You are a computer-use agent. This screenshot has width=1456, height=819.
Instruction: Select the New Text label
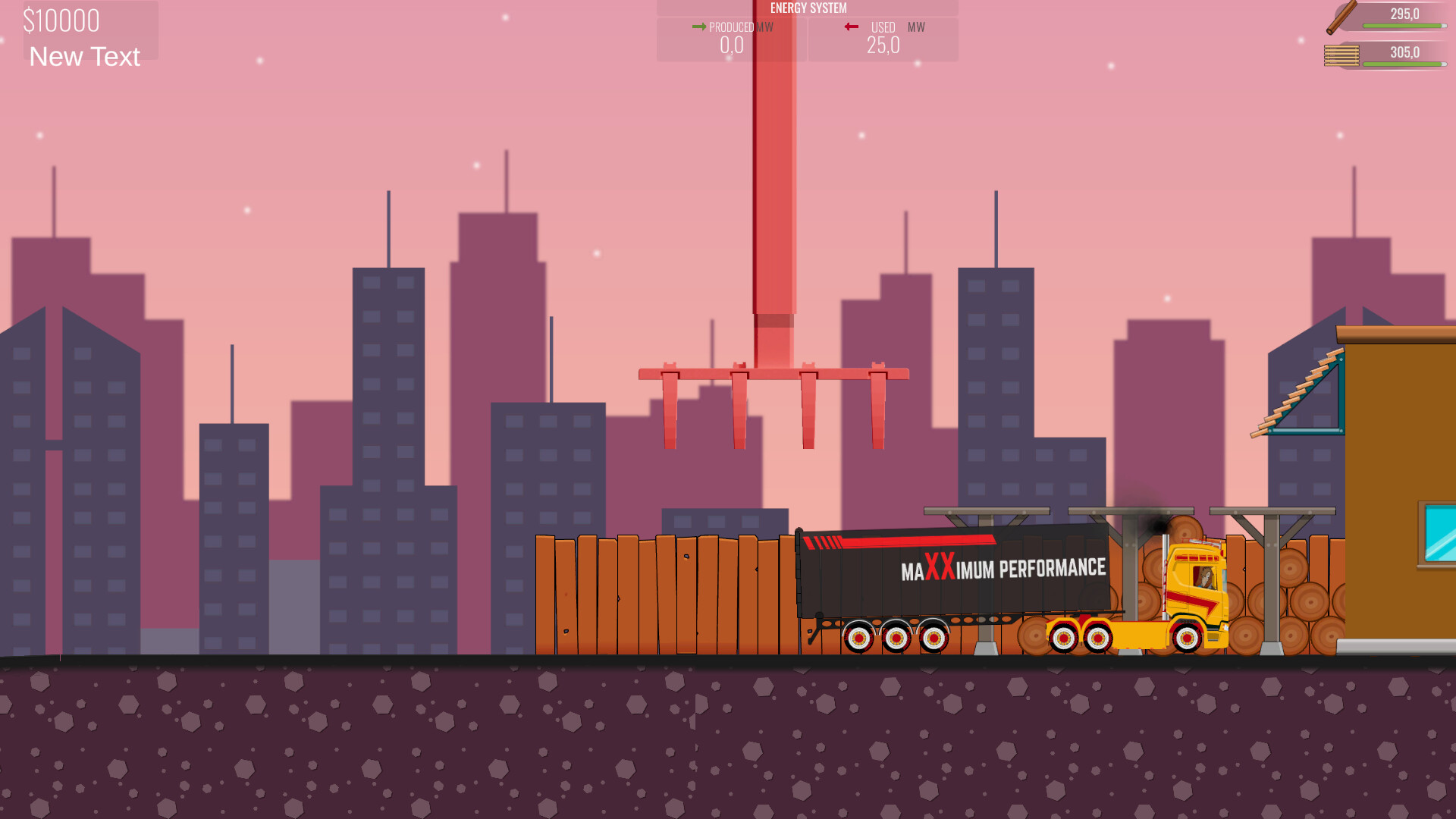pos(83,57)
